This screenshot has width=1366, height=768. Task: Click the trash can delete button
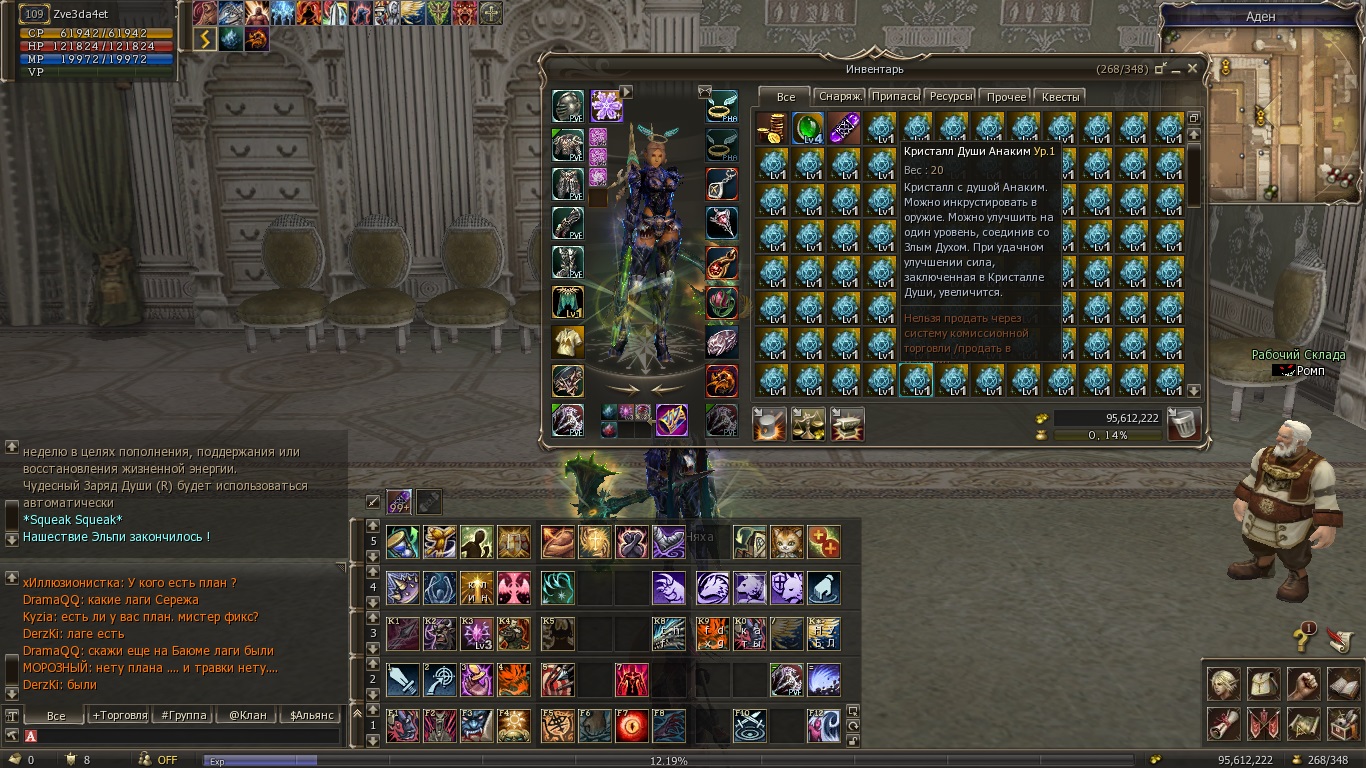coord(1183,423)
